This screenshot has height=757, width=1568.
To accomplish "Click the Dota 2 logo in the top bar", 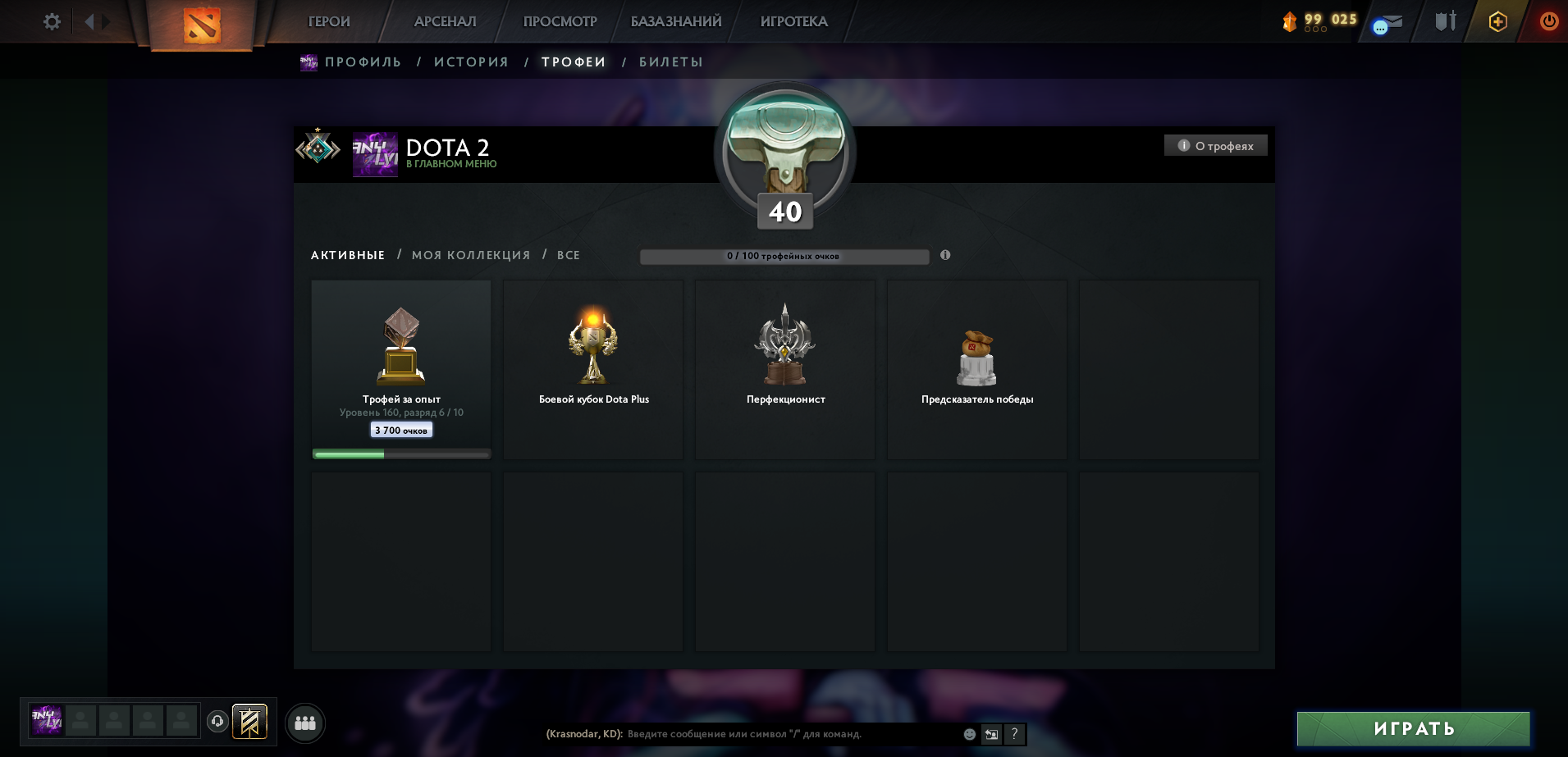I will coord(201,22).
